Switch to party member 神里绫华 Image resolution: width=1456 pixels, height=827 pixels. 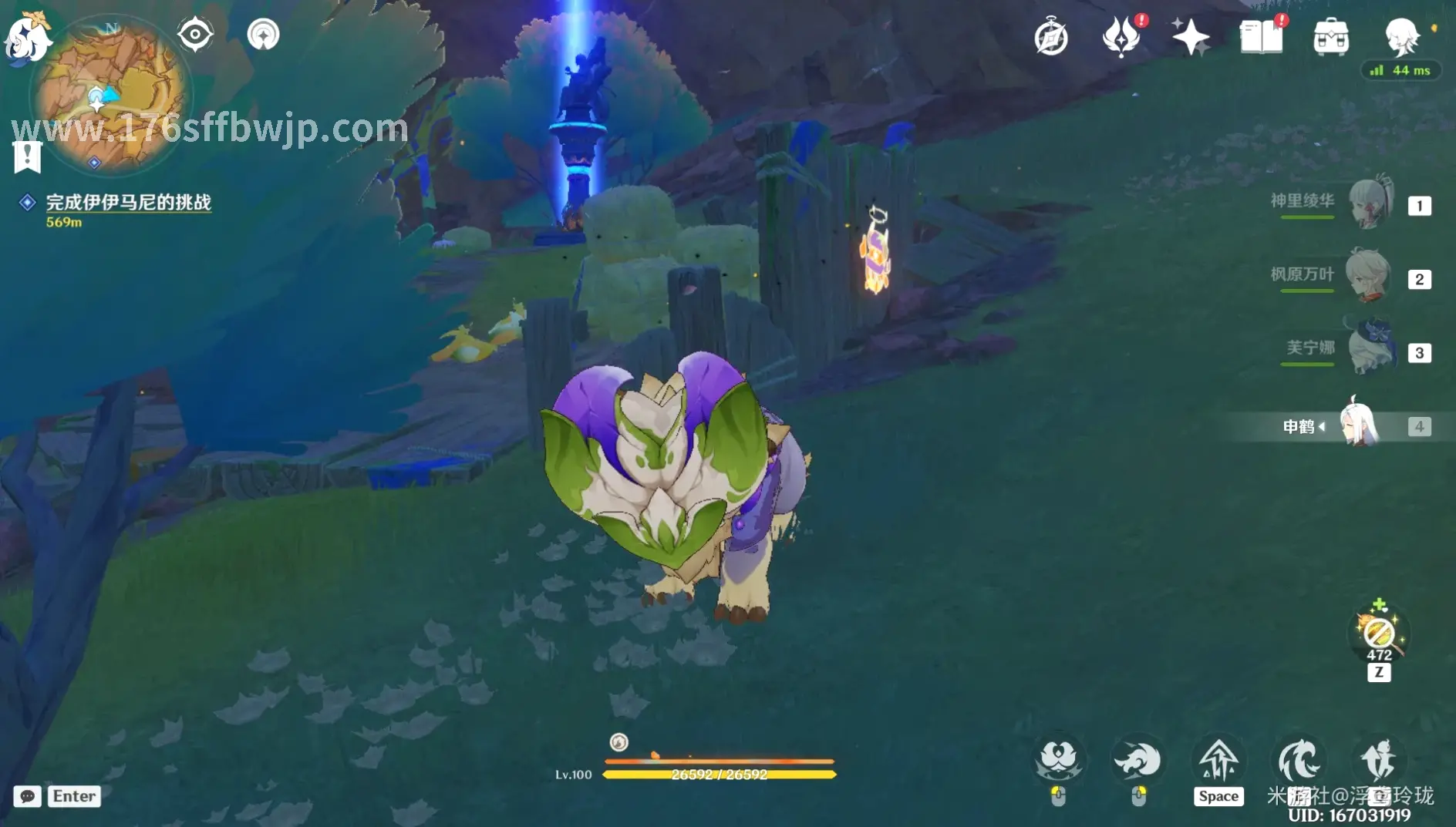point(1370,203)
